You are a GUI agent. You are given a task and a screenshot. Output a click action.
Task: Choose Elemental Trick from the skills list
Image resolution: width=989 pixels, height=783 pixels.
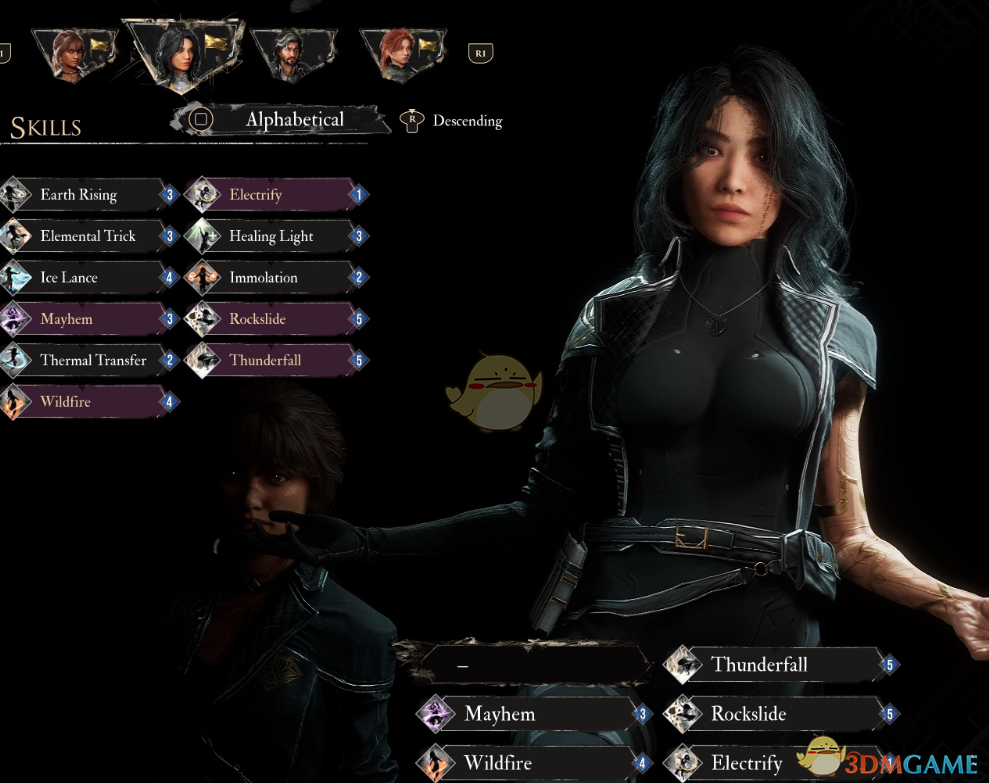coord(88,236)
